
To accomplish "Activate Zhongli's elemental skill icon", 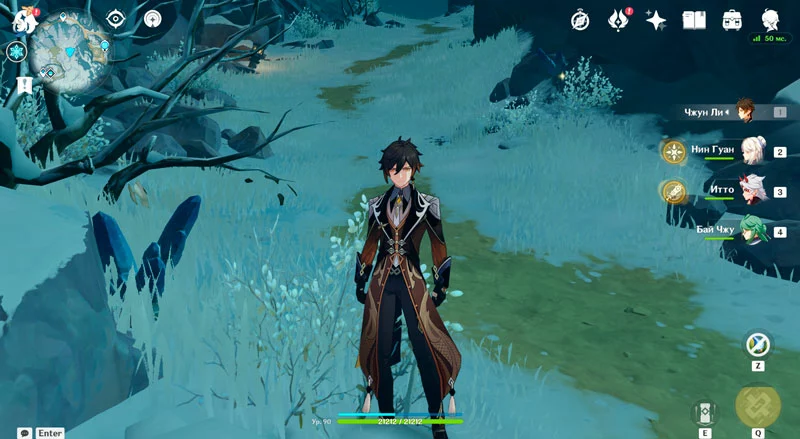I will tap(703, 412).
